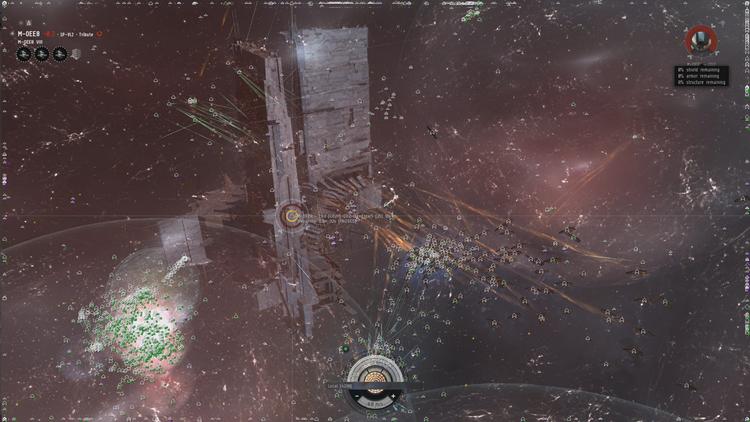Select the locked target portrait

click(x=701, y=40)
